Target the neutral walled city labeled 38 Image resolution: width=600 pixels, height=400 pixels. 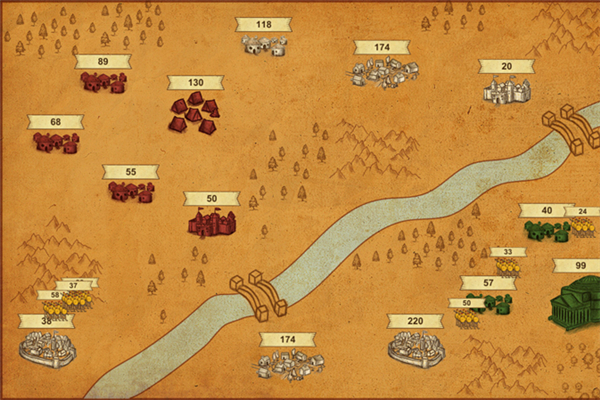[47, 346]
